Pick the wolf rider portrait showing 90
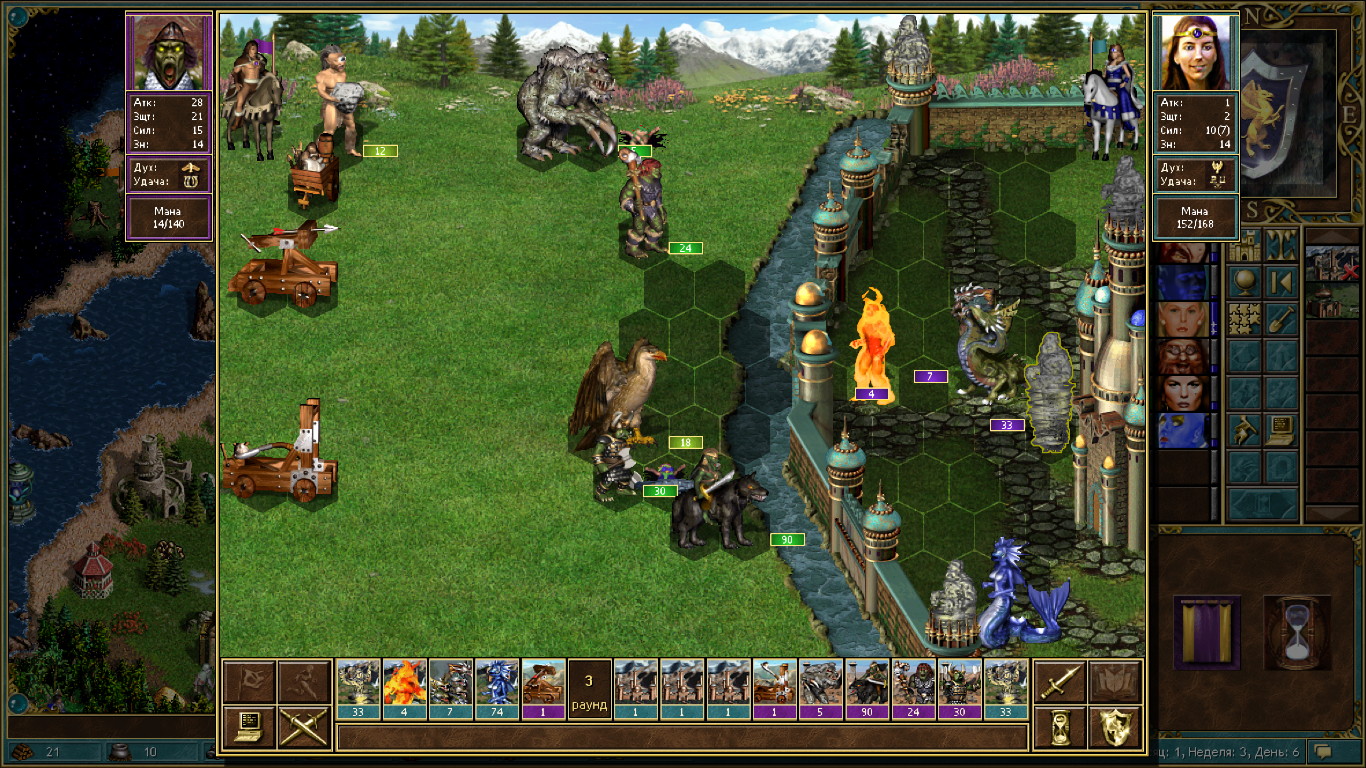1366x768 pixels. tap(868, 682)
